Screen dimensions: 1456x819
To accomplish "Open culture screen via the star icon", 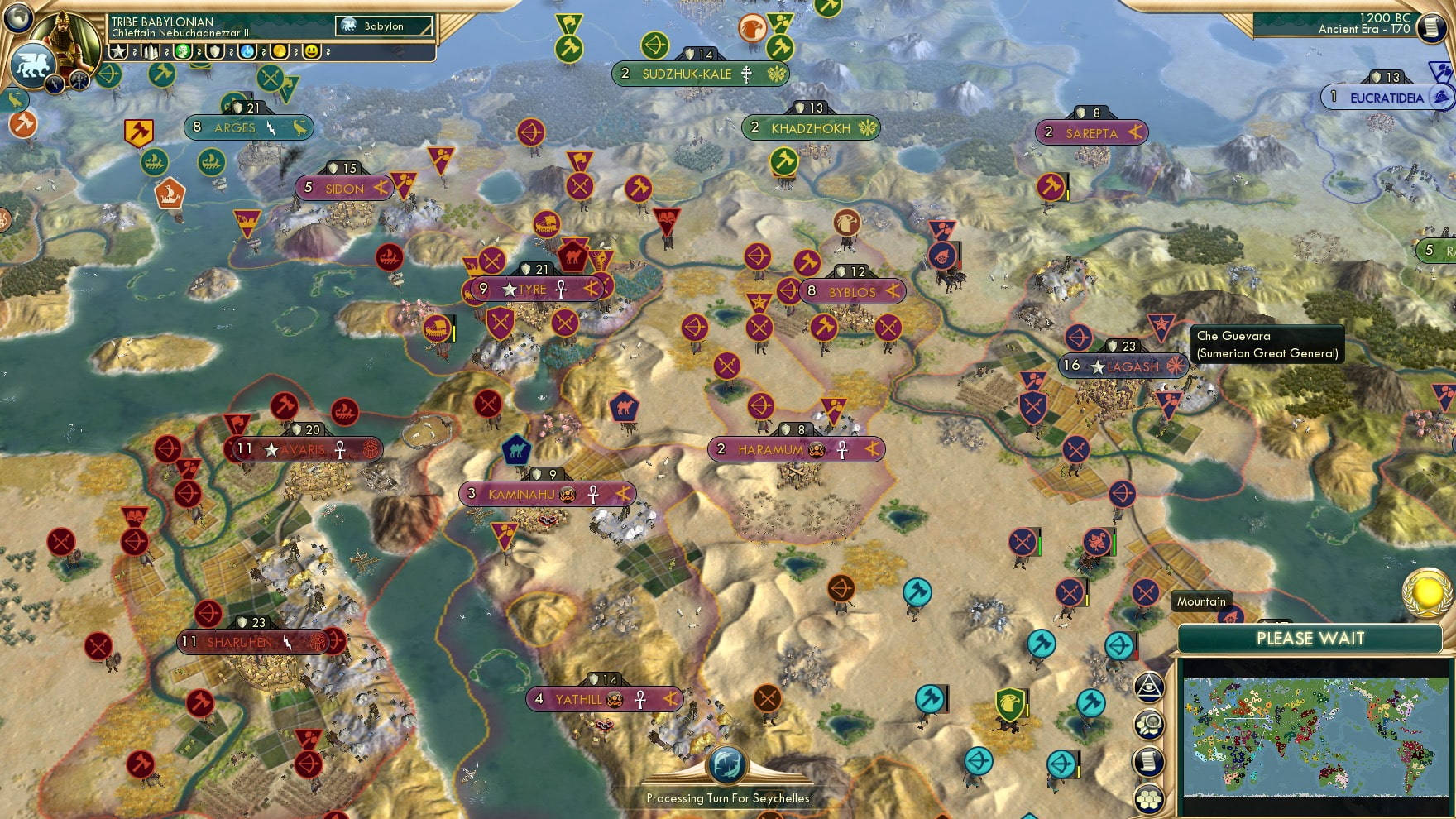I will tap(118, 53).
